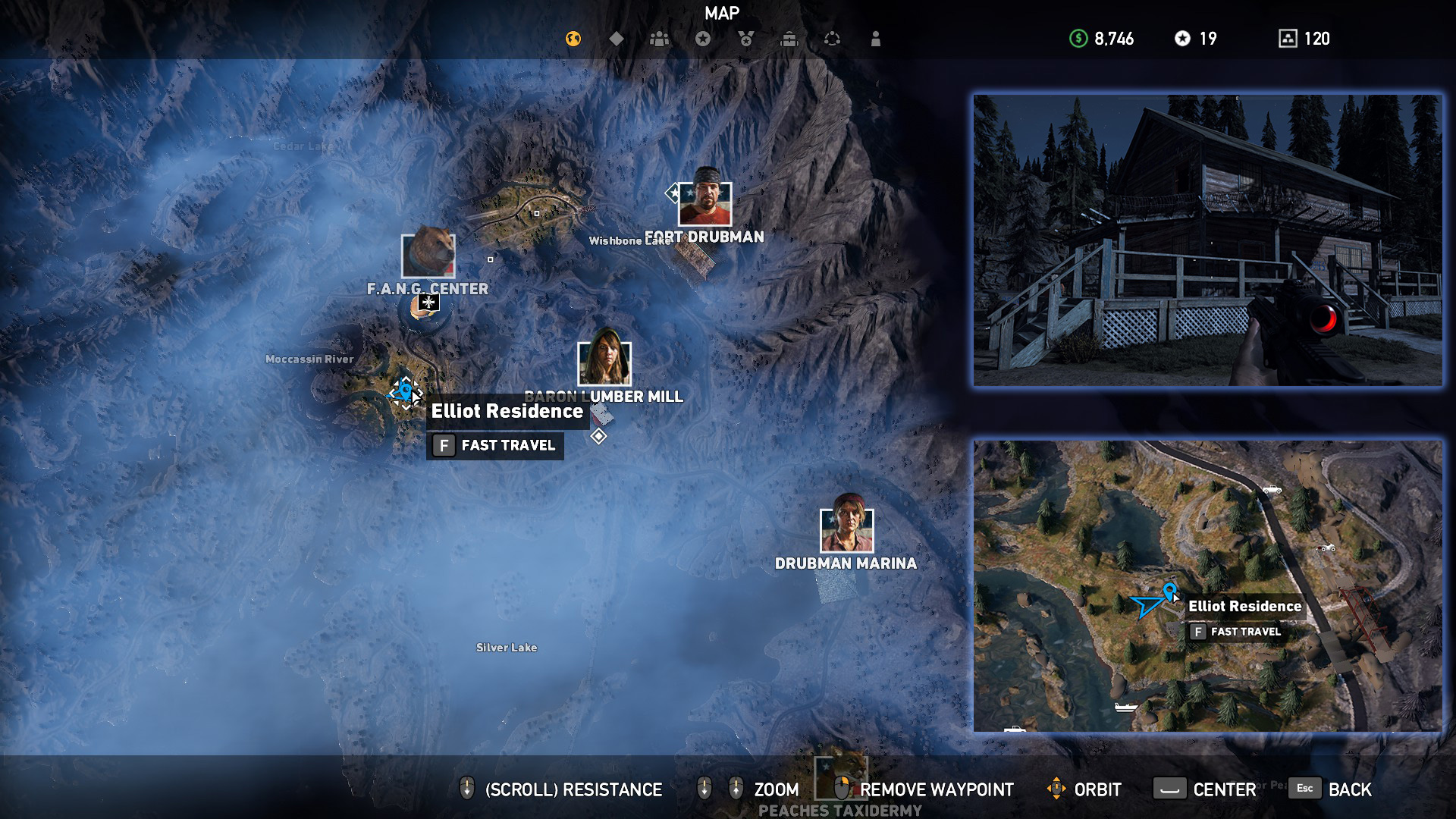Open the star challenges icon at top
Viewport: 1456px width, 819px height.
[703, 38]
